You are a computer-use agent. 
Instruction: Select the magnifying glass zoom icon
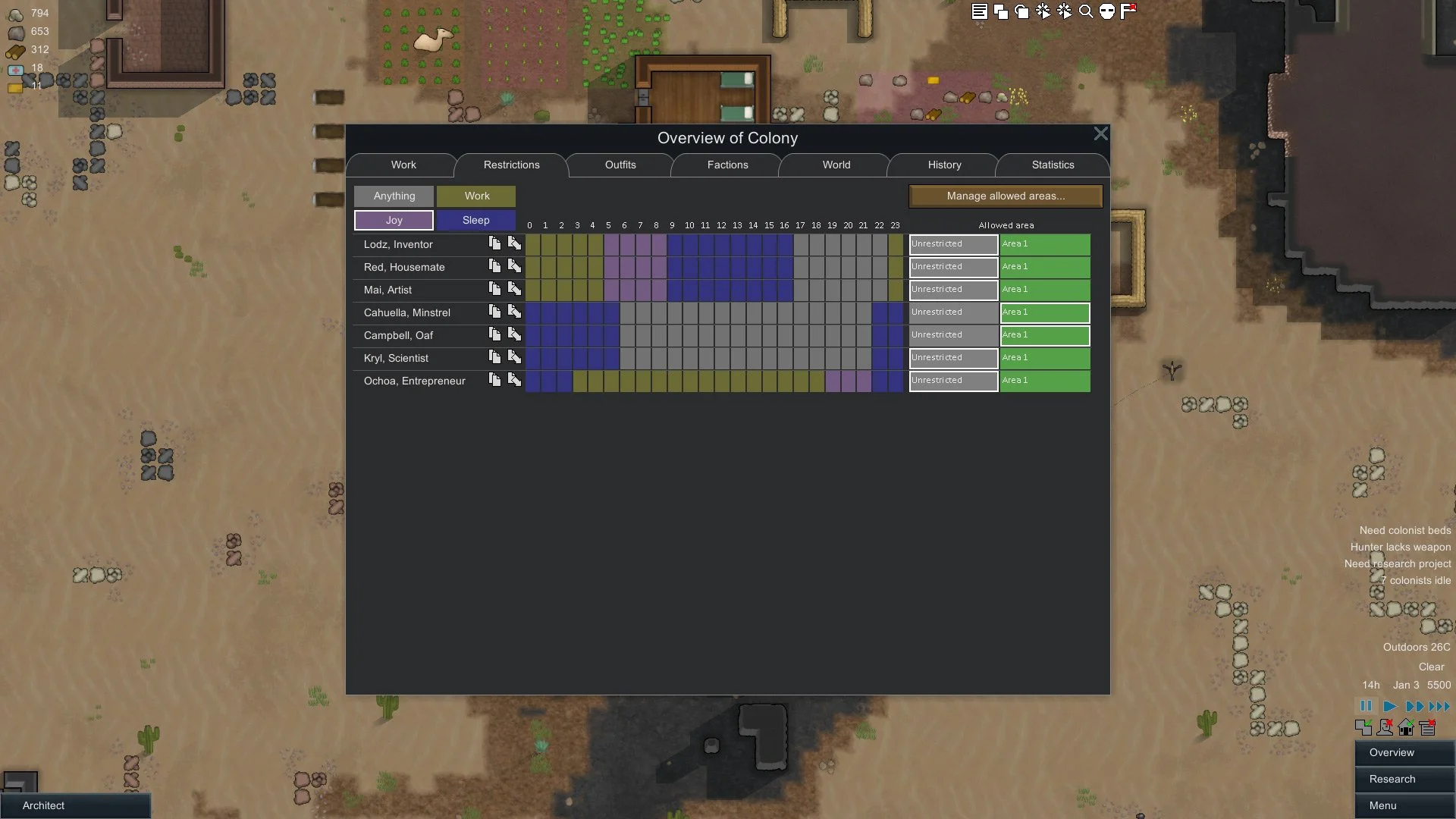click(x=1087, y=11)
